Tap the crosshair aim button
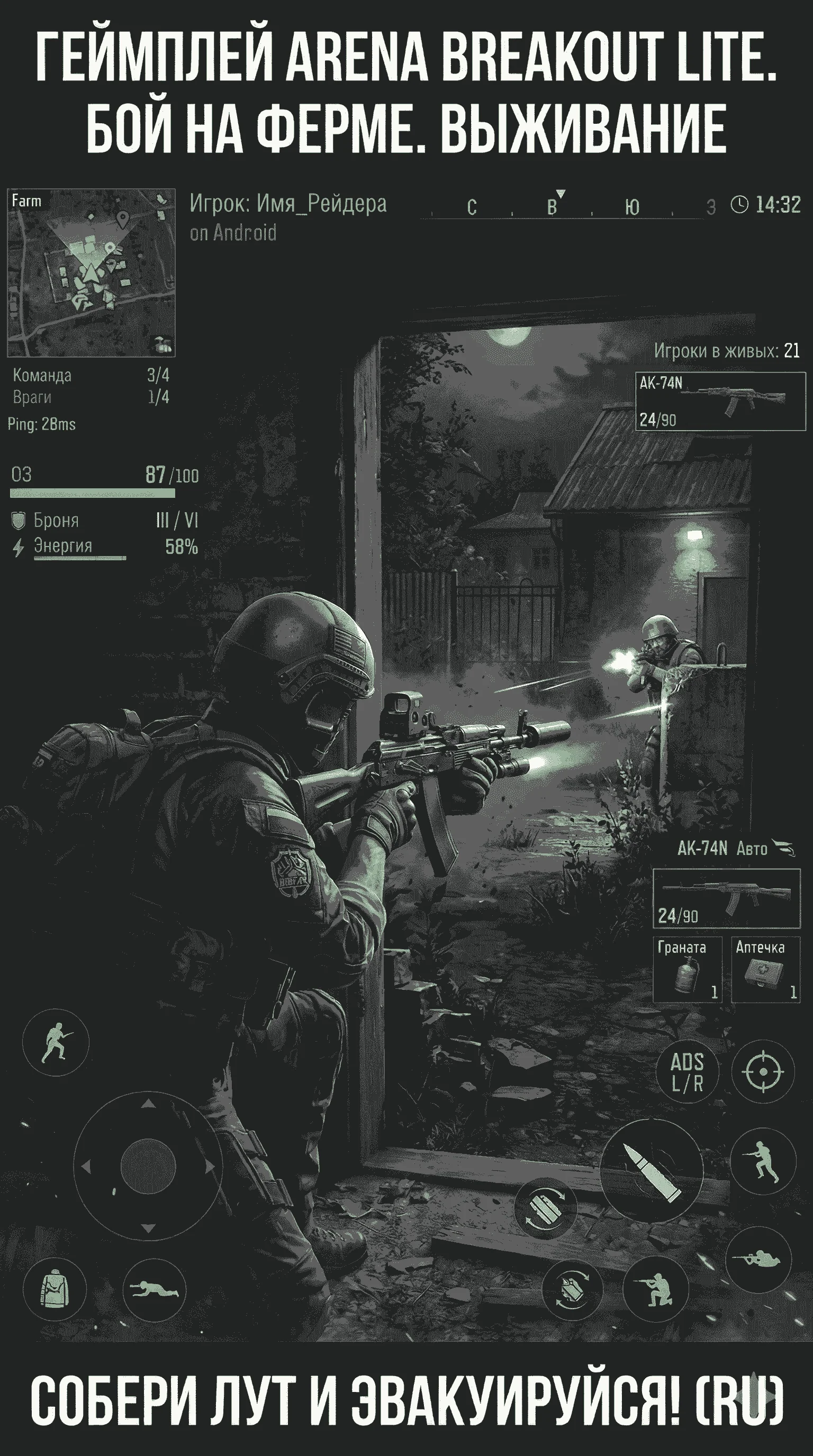The width and height of the screenshot is (813, 1456). 763,1071
